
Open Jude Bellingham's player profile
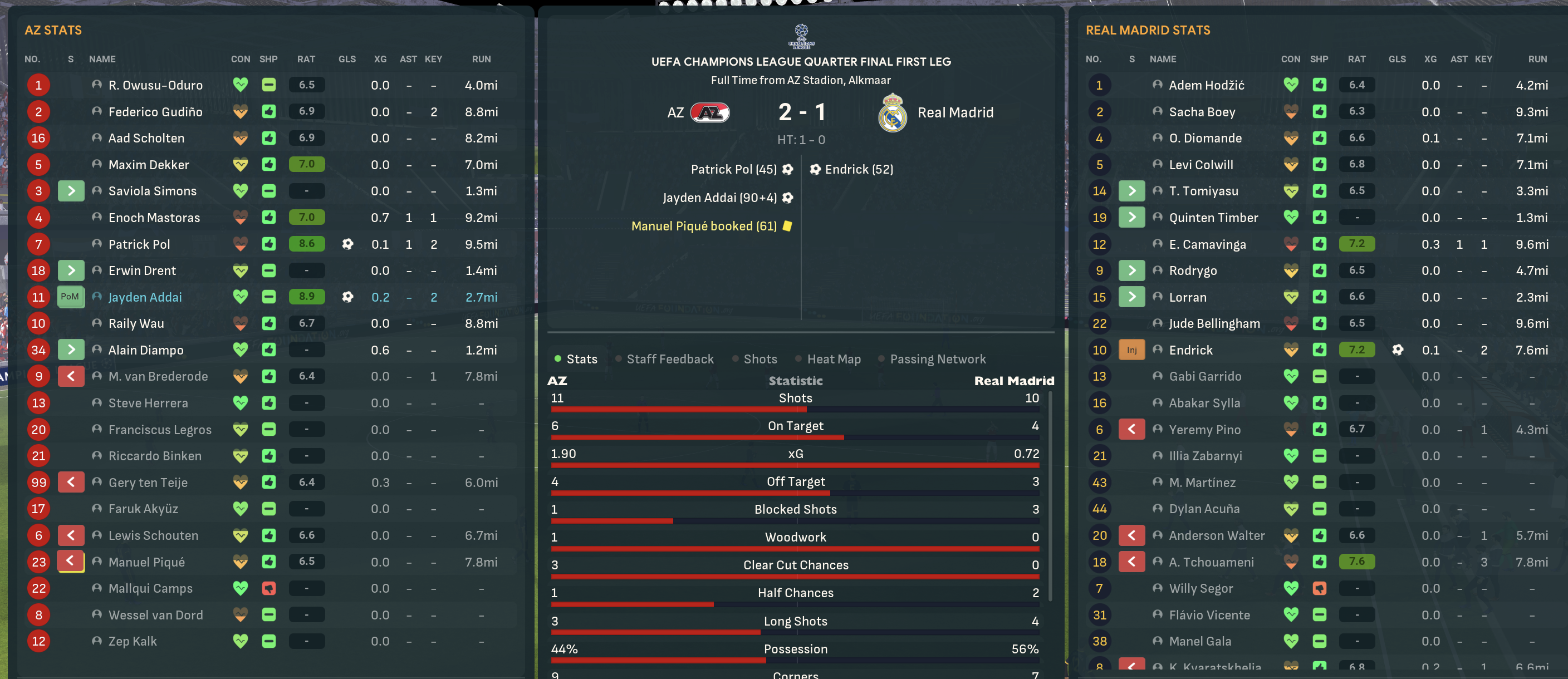click(x=1214, y=323)
